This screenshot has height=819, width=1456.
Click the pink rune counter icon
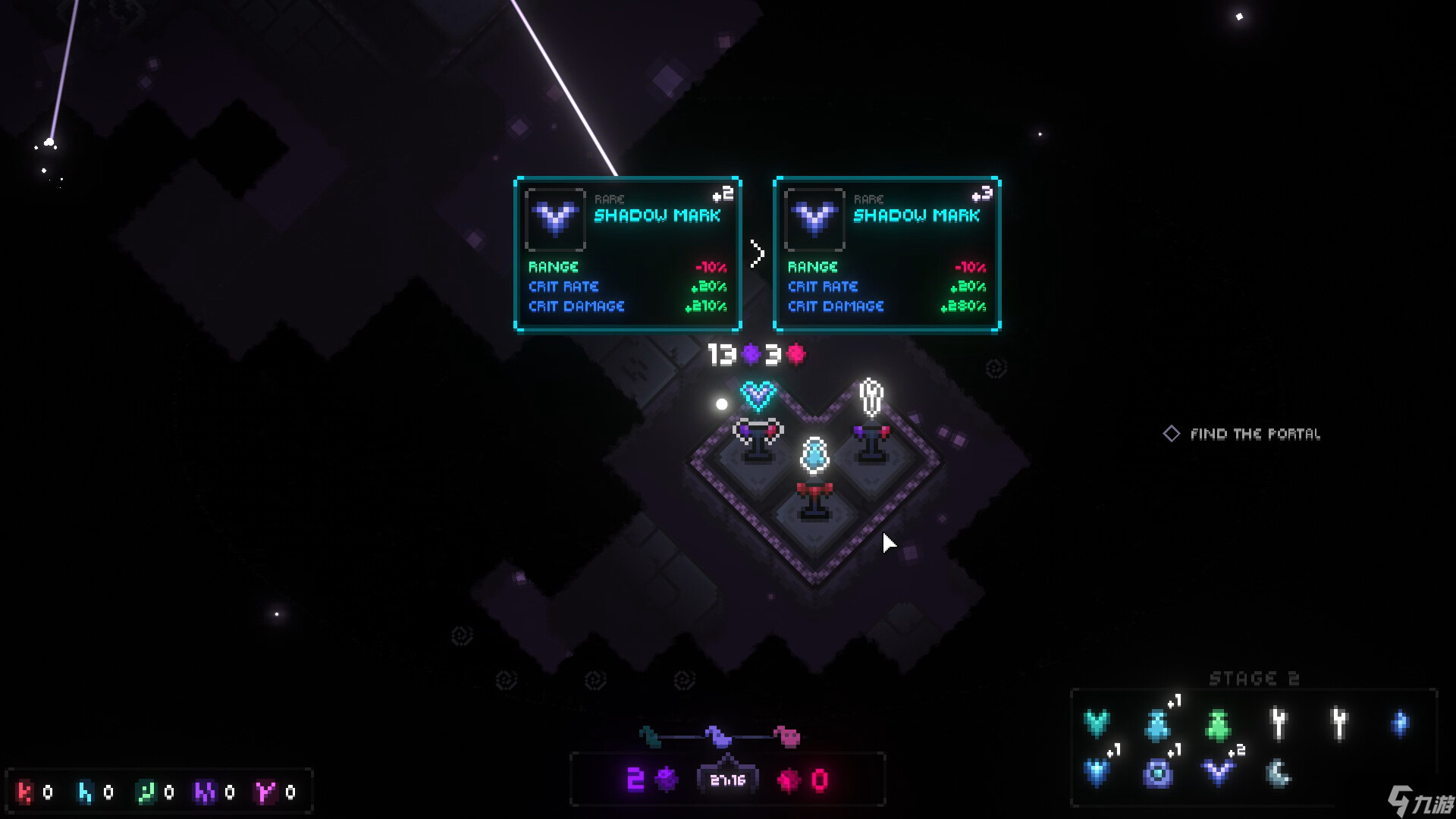coord(265,792)
